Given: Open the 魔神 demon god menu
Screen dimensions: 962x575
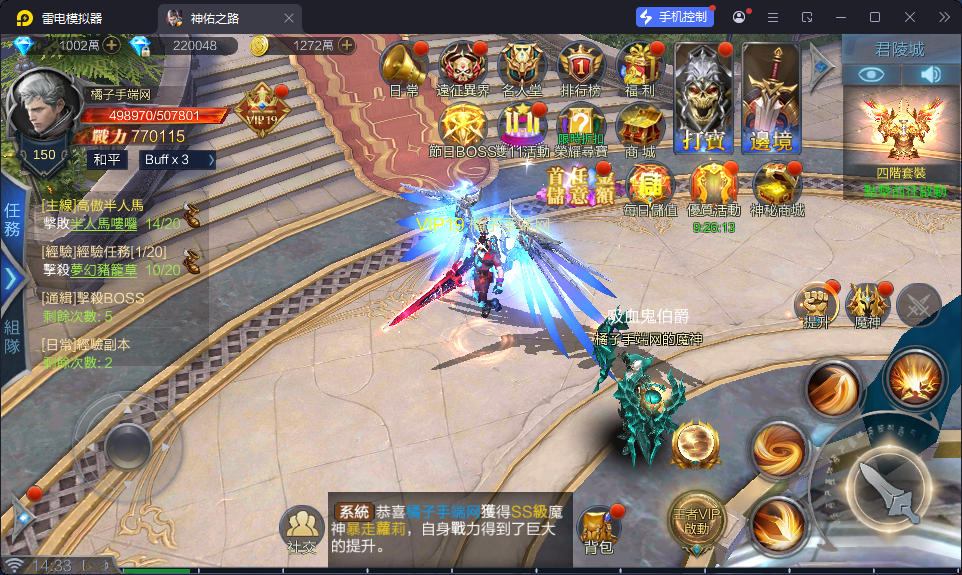Looking at the screenshot, I should point(867,304).
